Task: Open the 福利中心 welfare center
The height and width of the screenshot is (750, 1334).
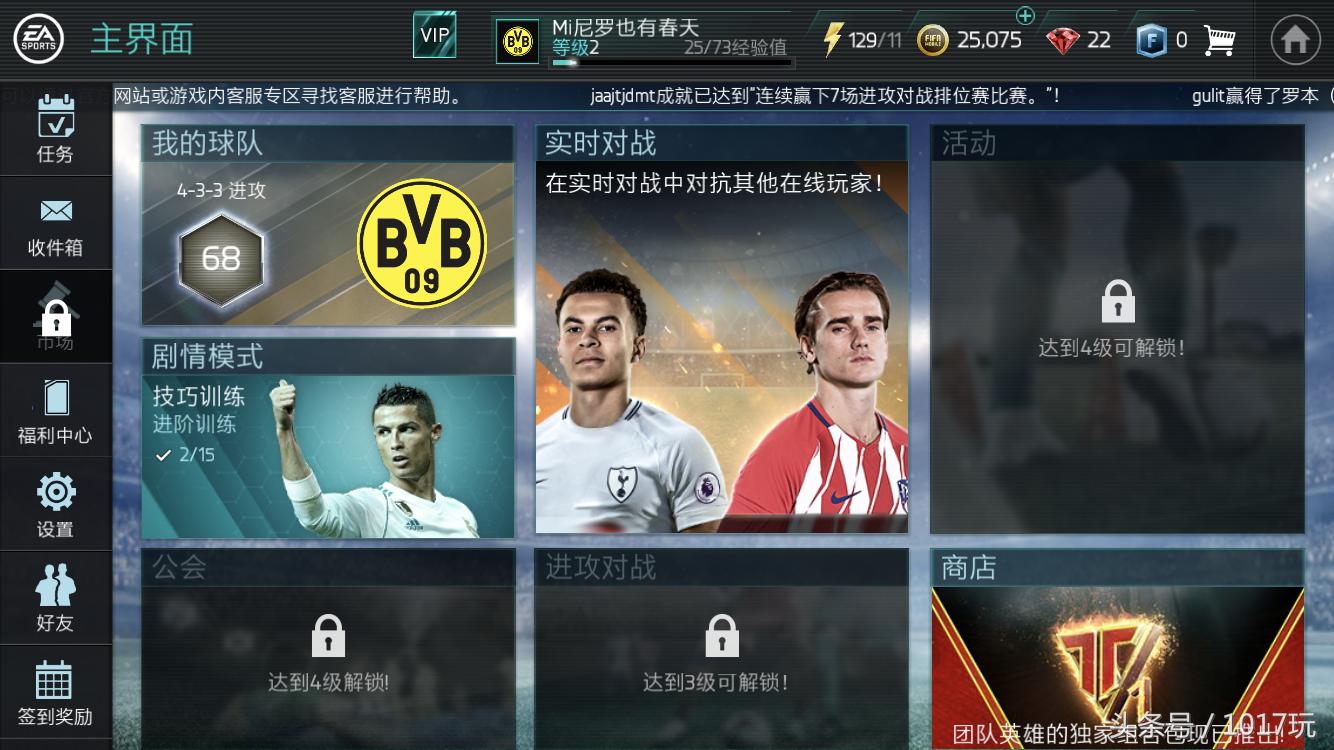Action: click(55, 410)
